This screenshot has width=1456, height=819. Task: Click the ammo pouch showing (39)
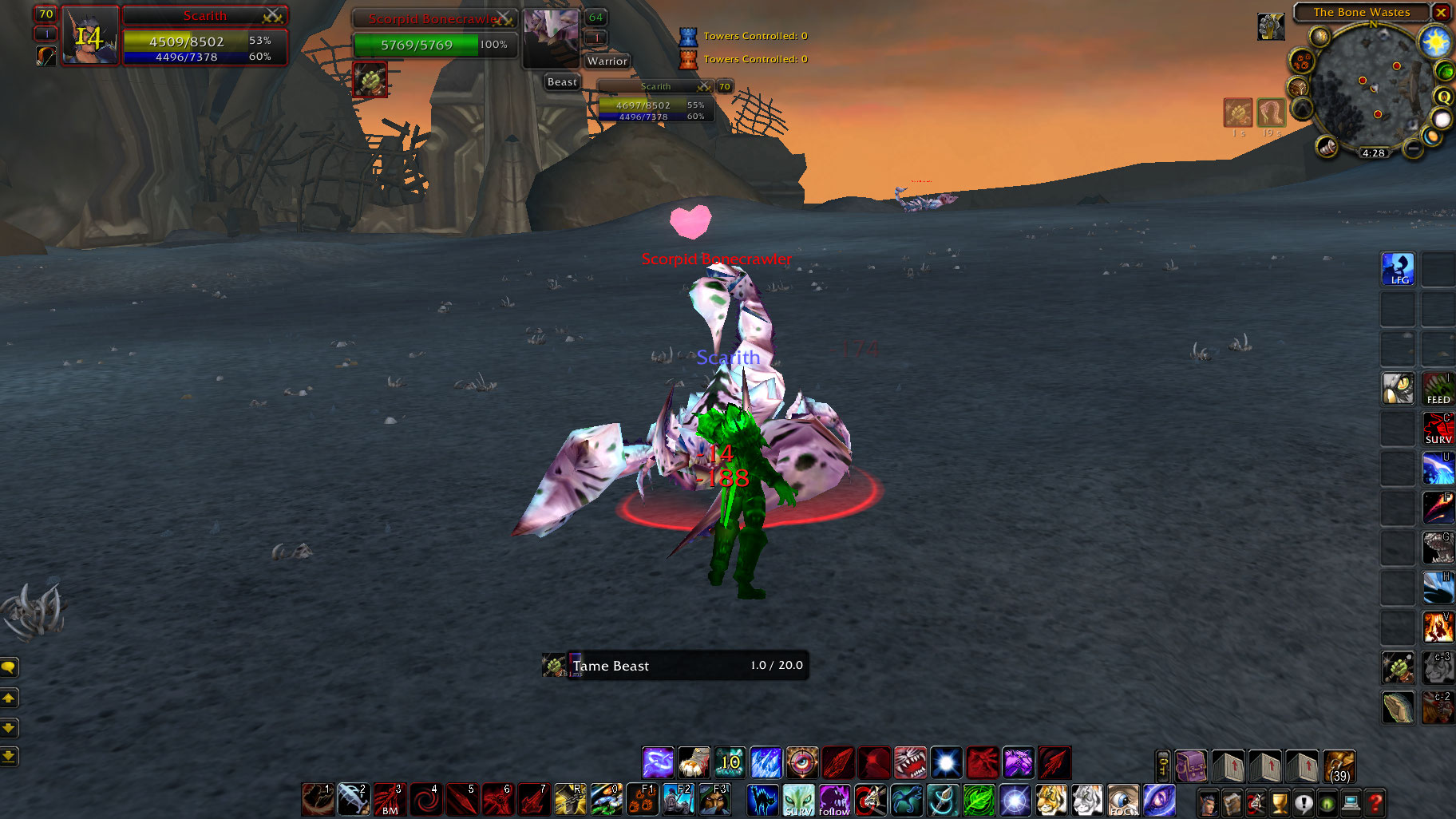[1339, 766]
